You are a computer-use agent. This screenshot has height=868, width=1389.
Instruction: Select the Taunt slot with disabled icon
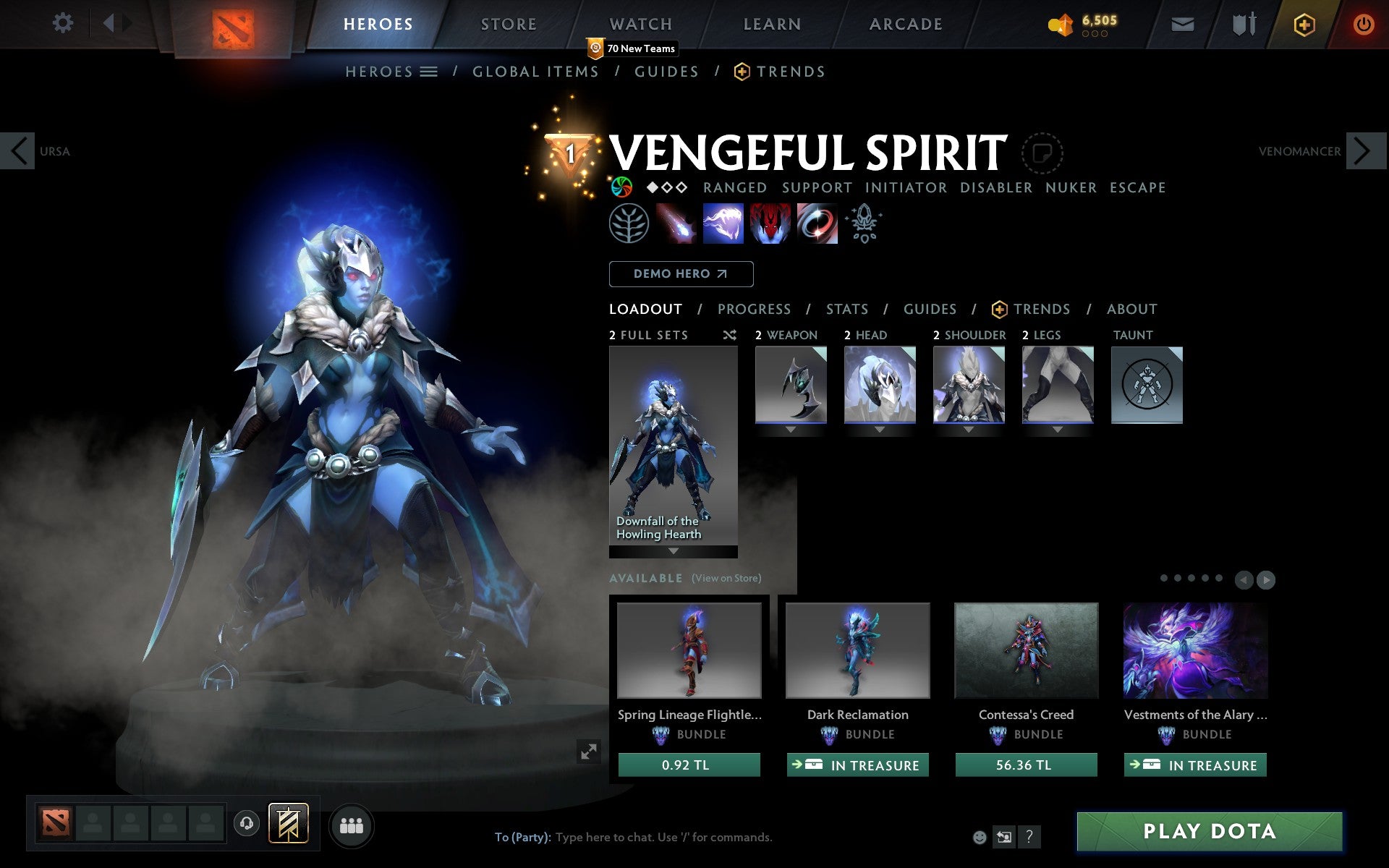point(1147,386)
